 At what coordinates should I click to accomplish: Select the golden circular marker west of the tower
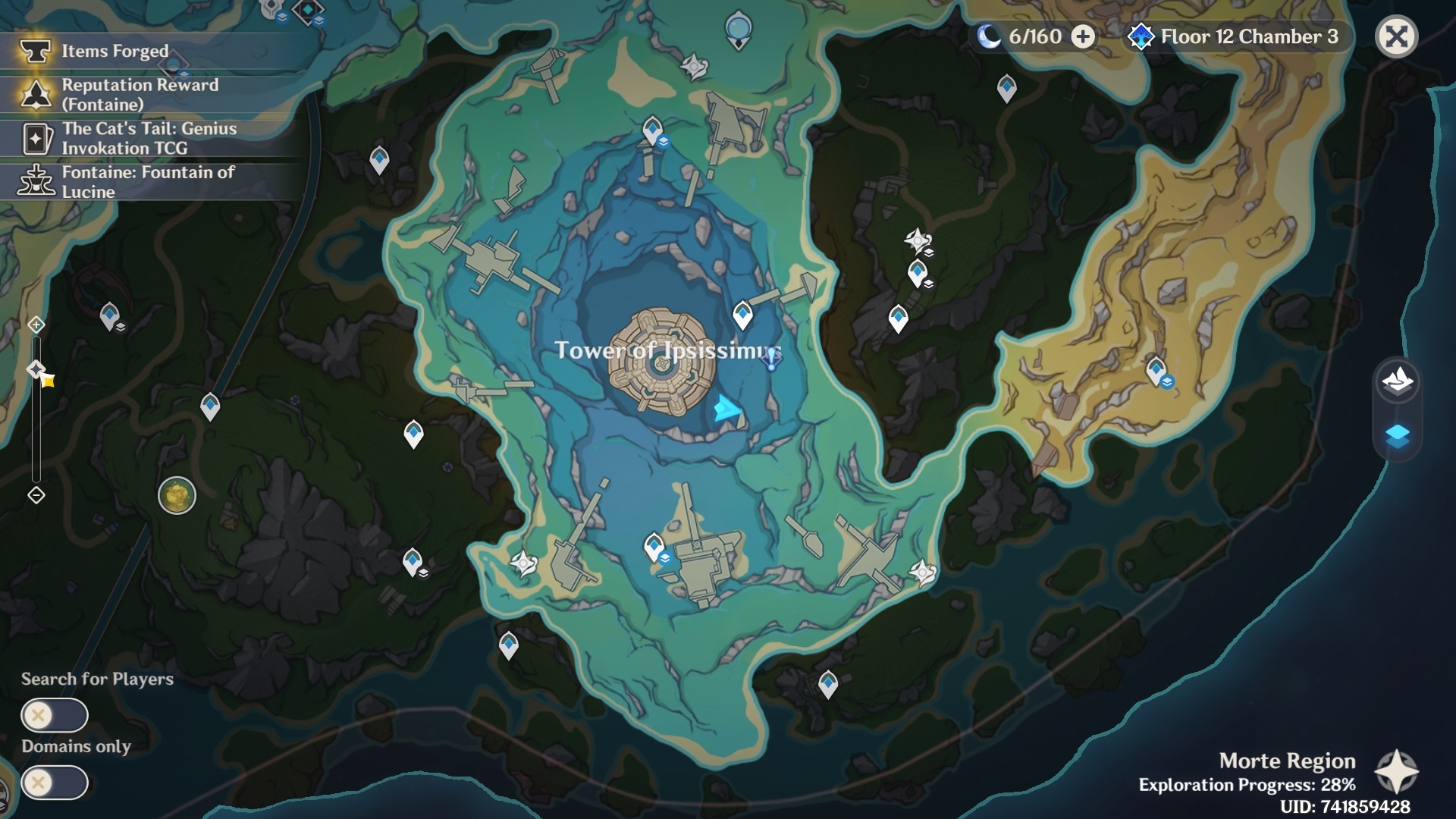(177, 497)
